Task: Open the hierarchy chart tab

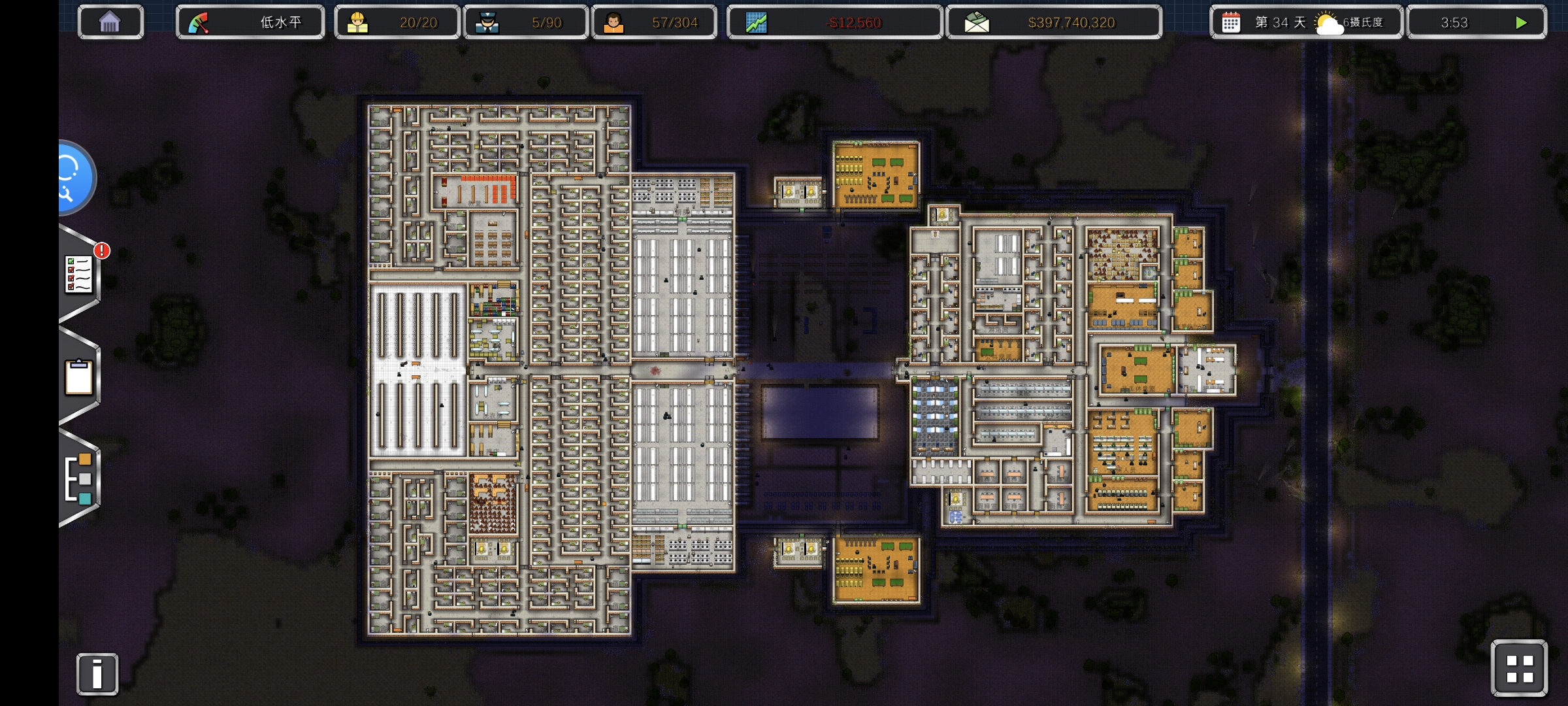Action: point(79,479)
